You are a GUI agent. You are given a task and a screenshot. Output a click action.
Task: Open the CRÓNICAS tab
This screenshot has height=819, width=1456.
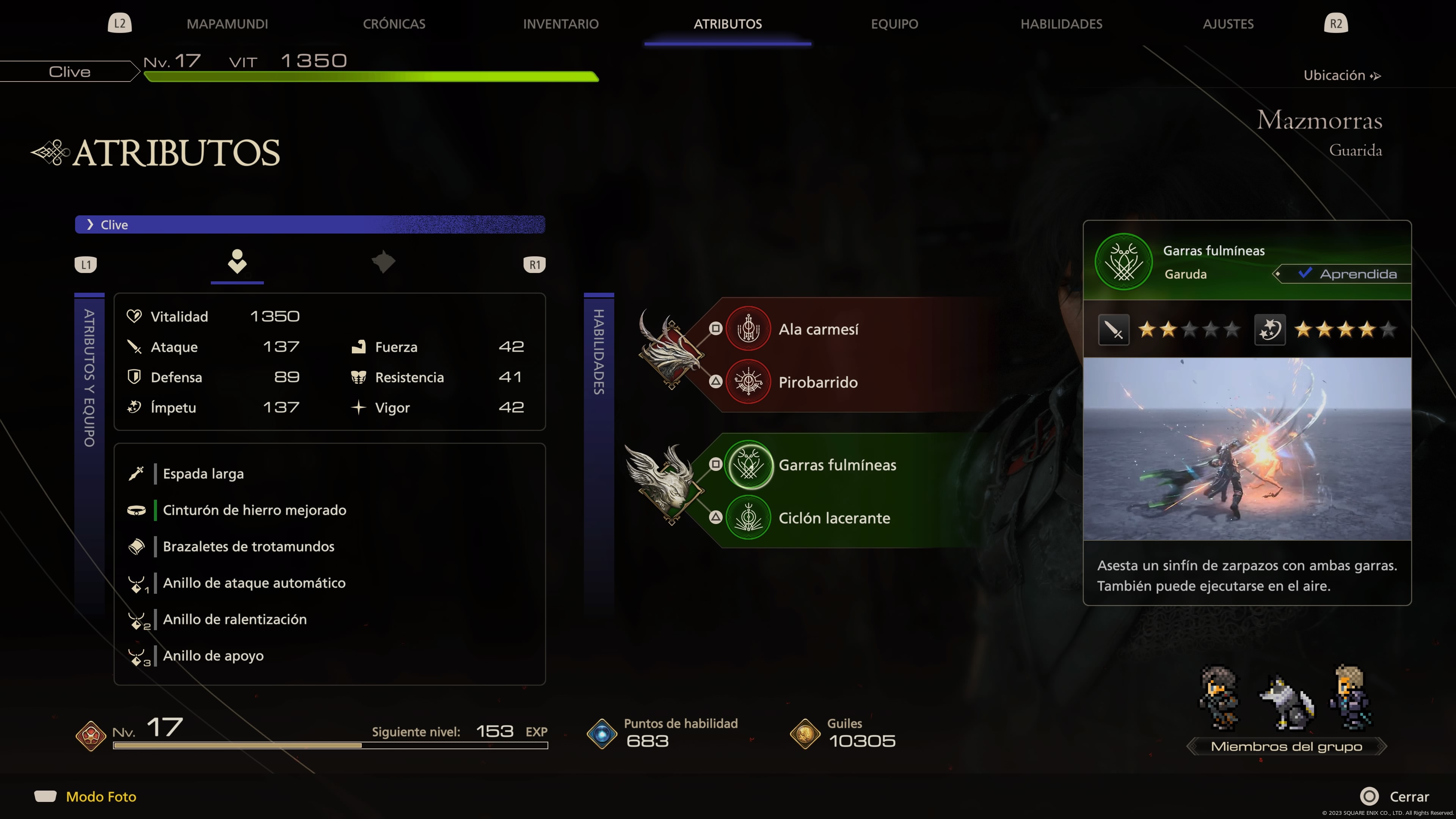point(394,24)
